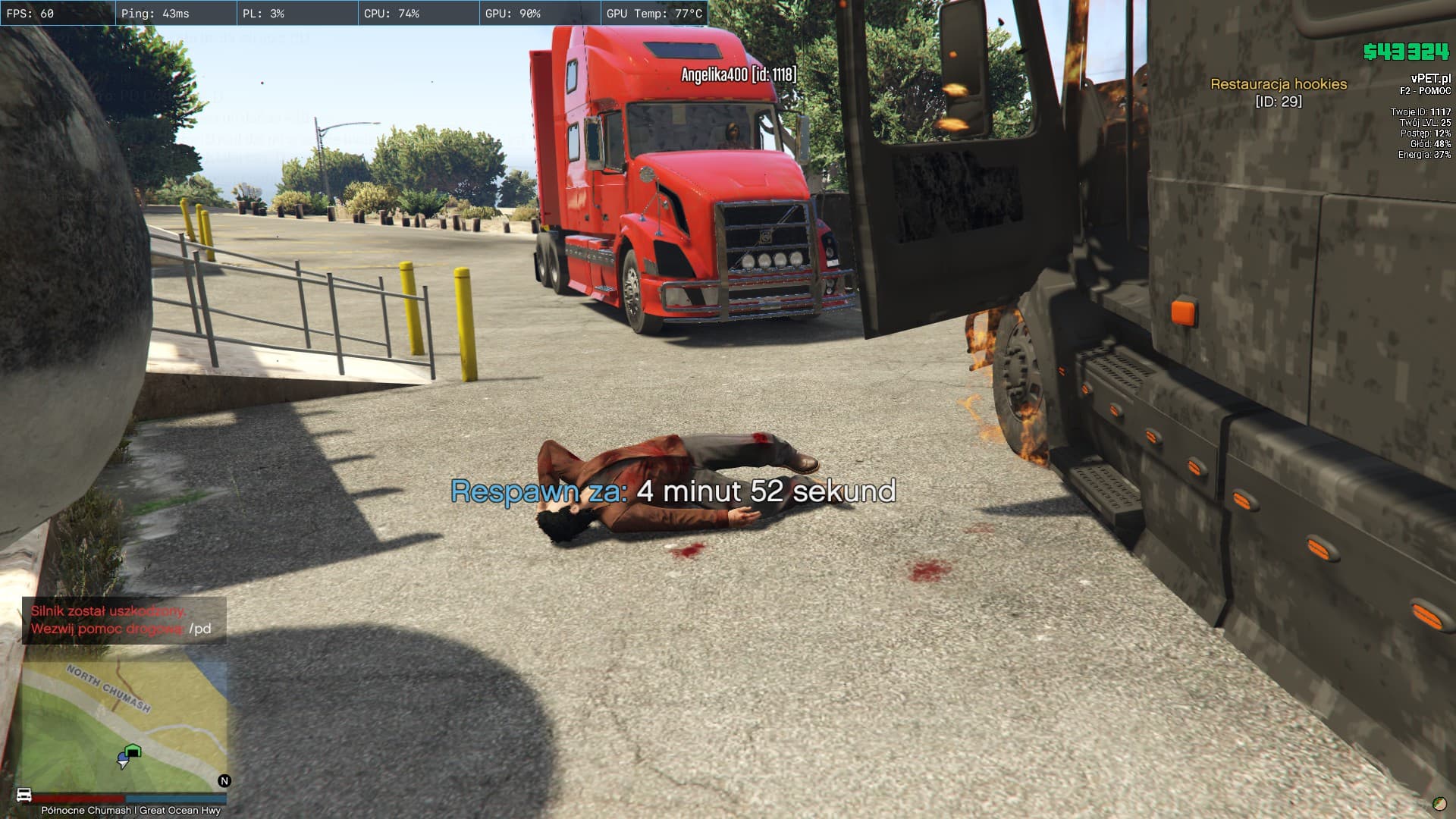The width and height of the screenshot is (1456, 819).
Task: Click the small round icon in the bottom-right corner
Action: point(1439,804)
